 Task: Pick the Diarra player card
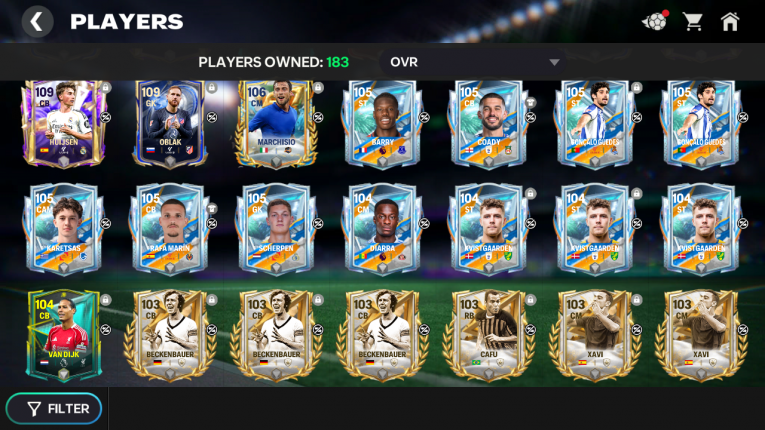point(383,229)
